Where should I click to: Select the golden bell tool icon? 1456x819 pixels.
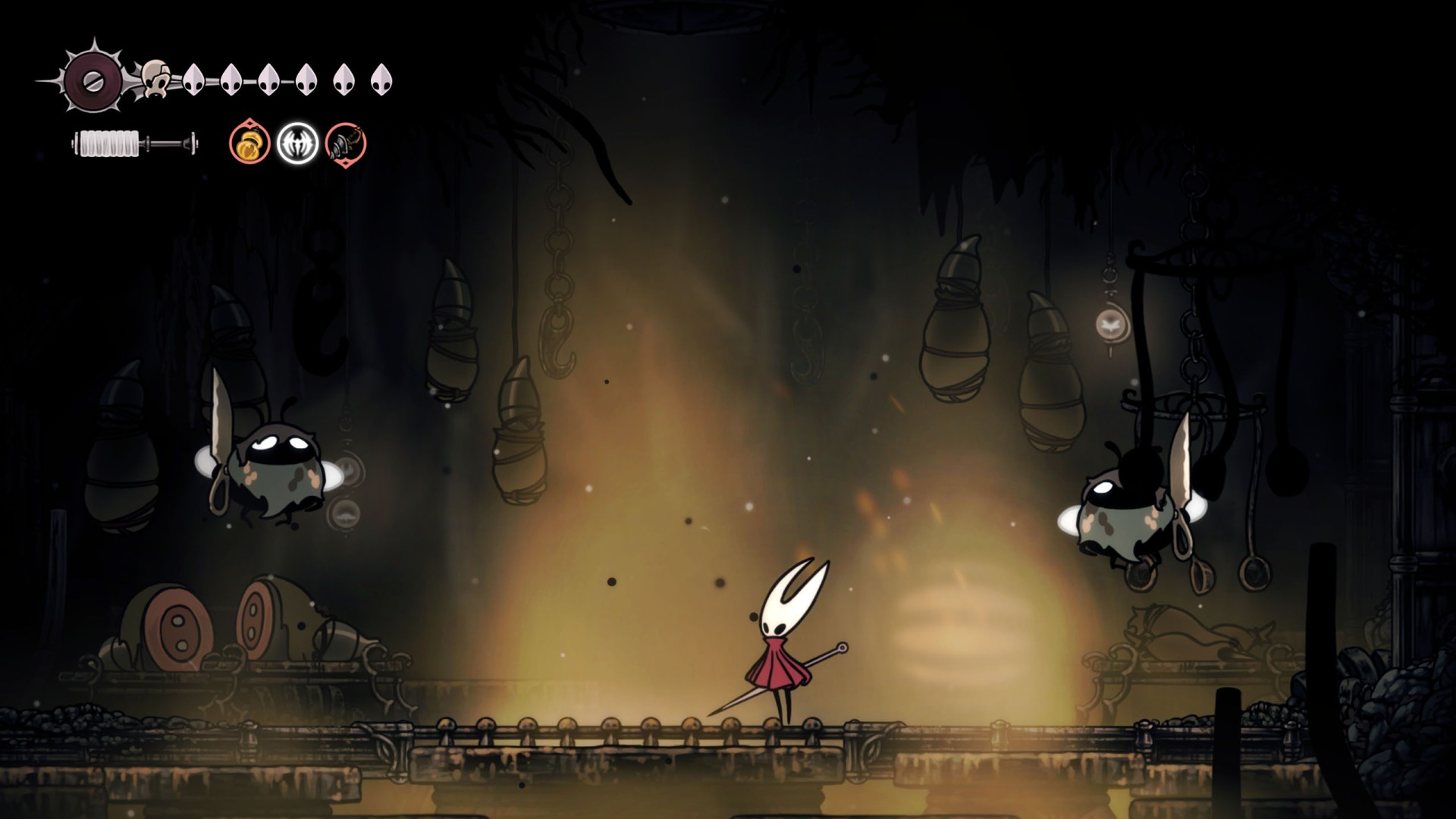pos(249,143)
